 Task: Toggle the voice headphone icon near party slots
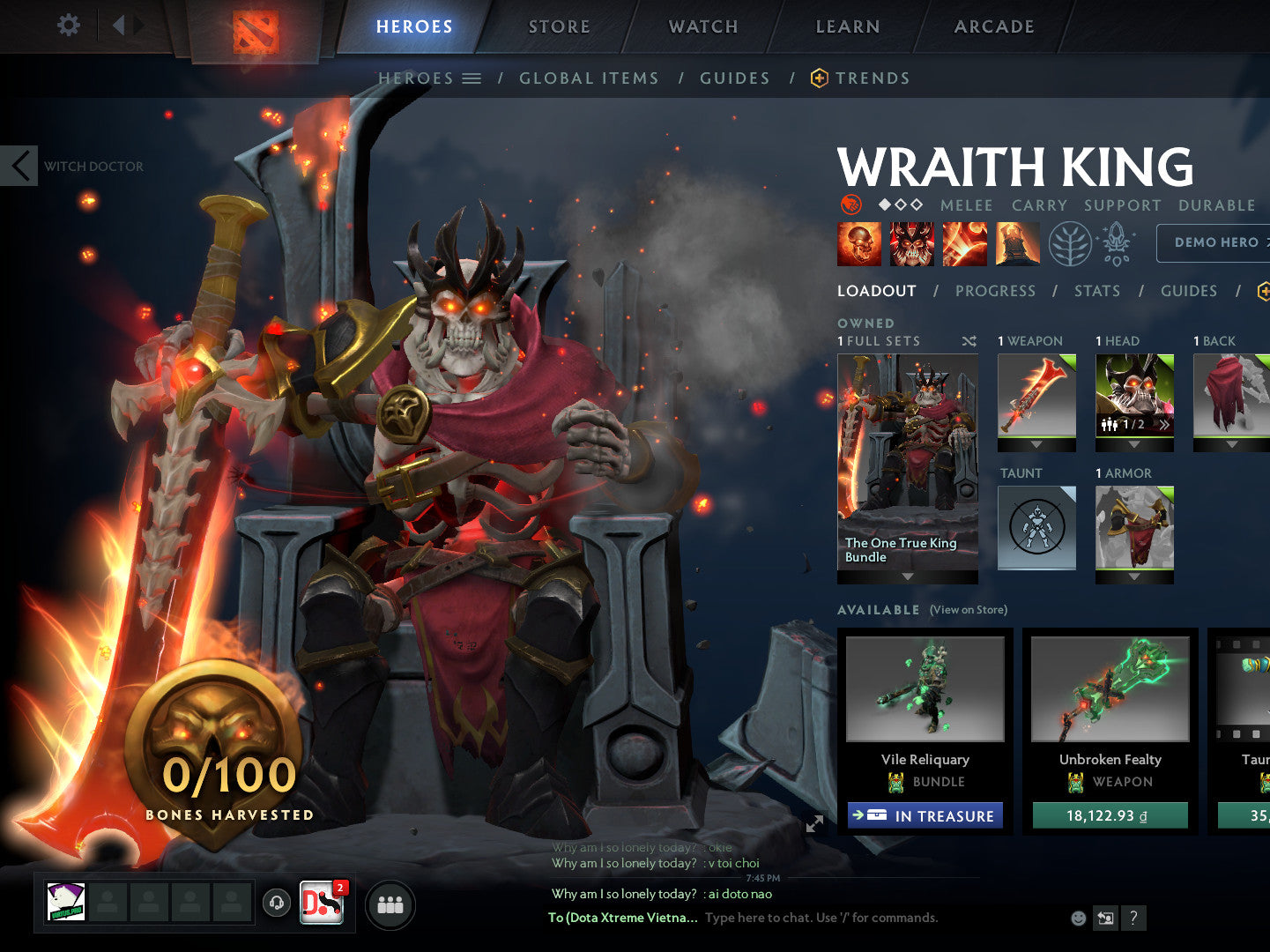(x=276, y=902)
